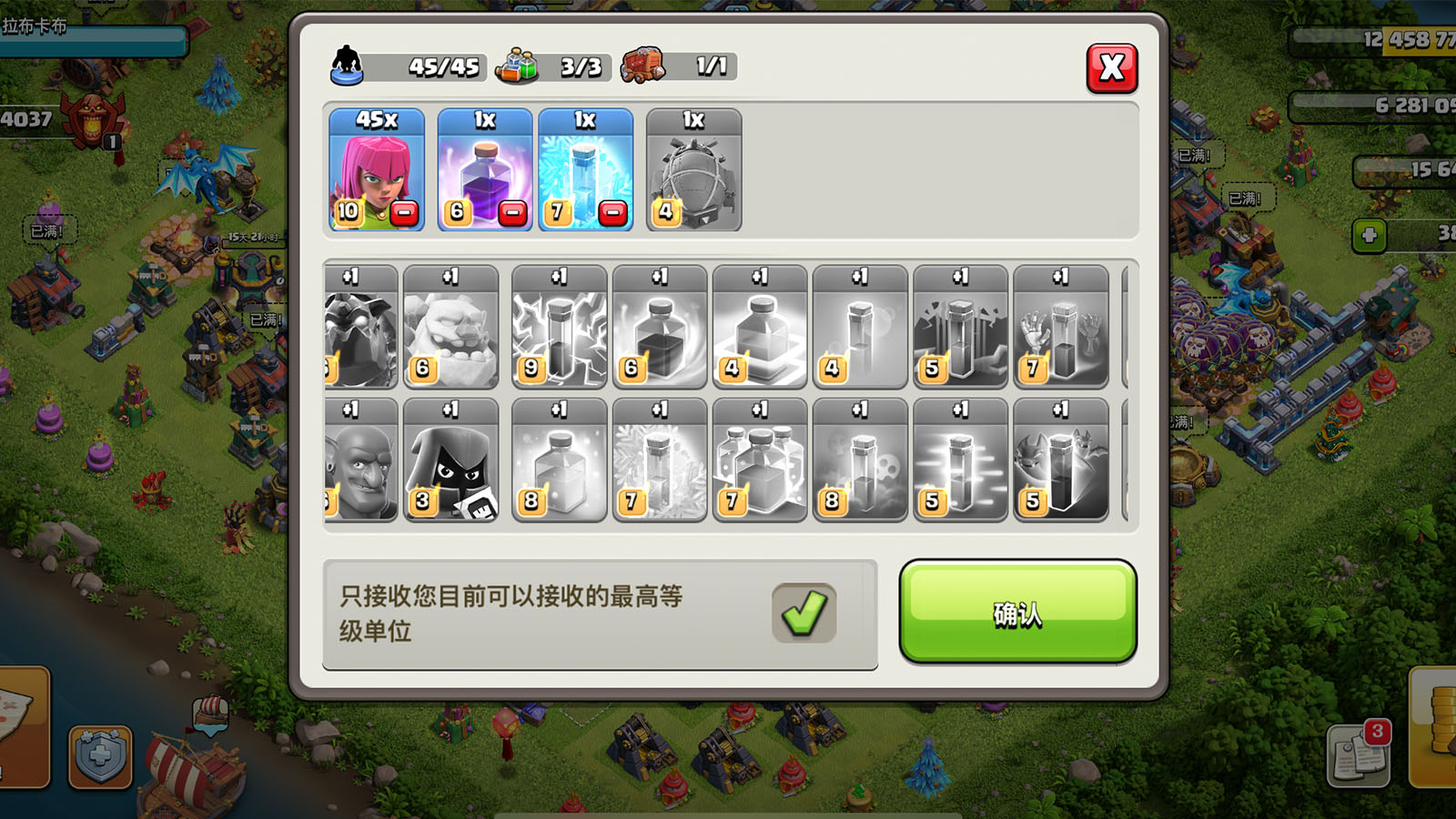Add an Ice Golem to the request

click(450, 328)
